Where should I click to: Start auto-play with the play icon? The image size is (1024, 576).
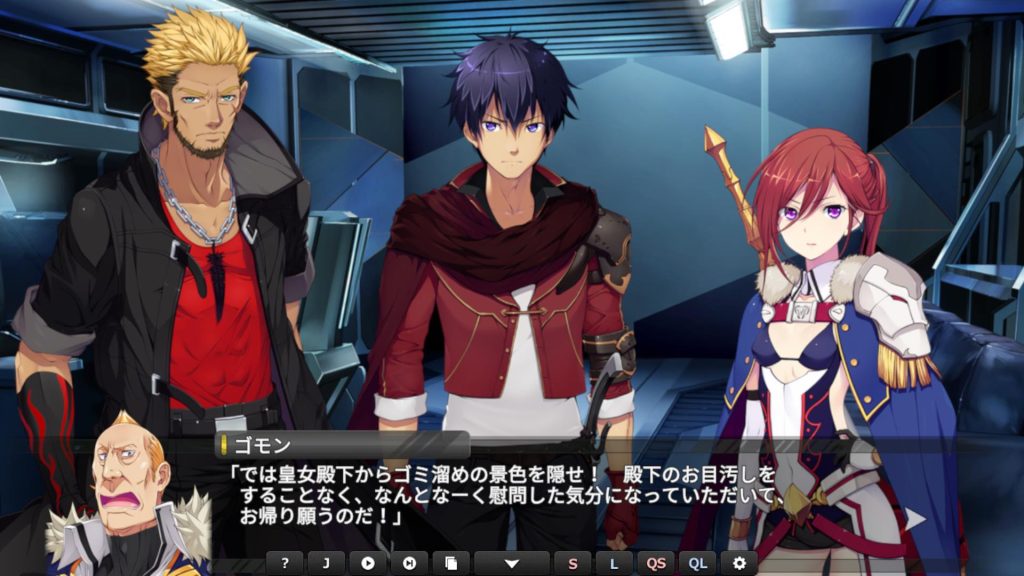tap(368, 563)
